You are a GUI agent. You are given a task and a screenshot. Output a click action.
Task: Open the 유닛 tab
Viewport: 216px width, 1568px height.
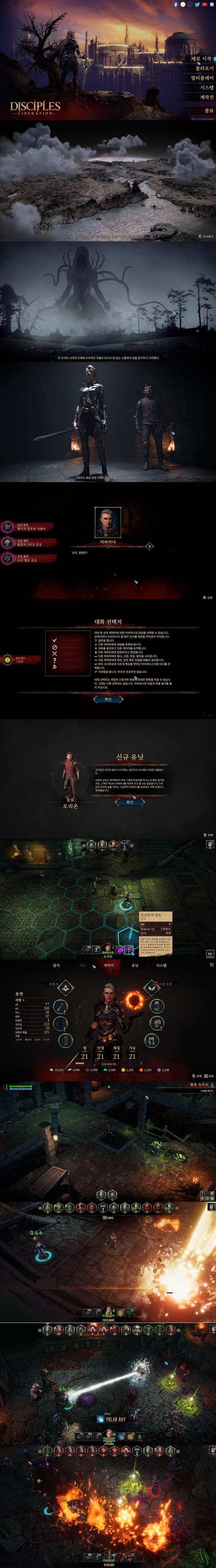coord(135,965)
